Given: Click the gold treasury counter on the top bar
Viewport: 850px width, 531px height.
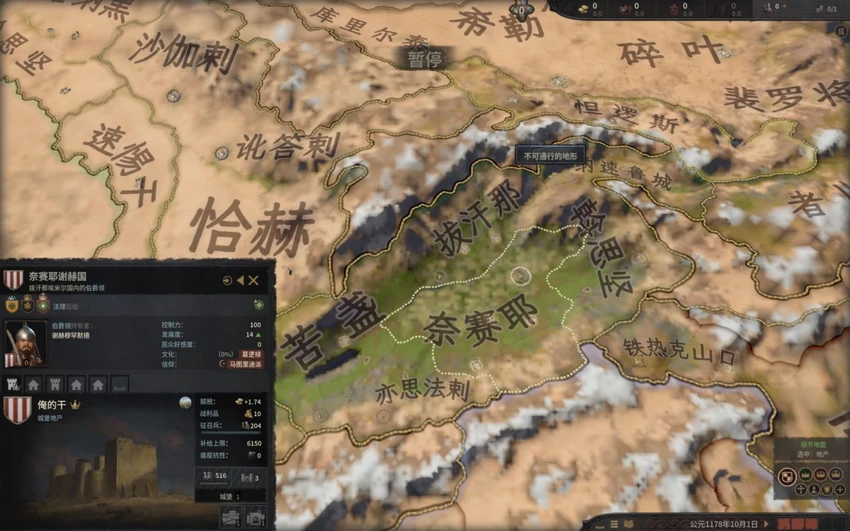Looking at the screenshot, I should [x=585, y=8].
